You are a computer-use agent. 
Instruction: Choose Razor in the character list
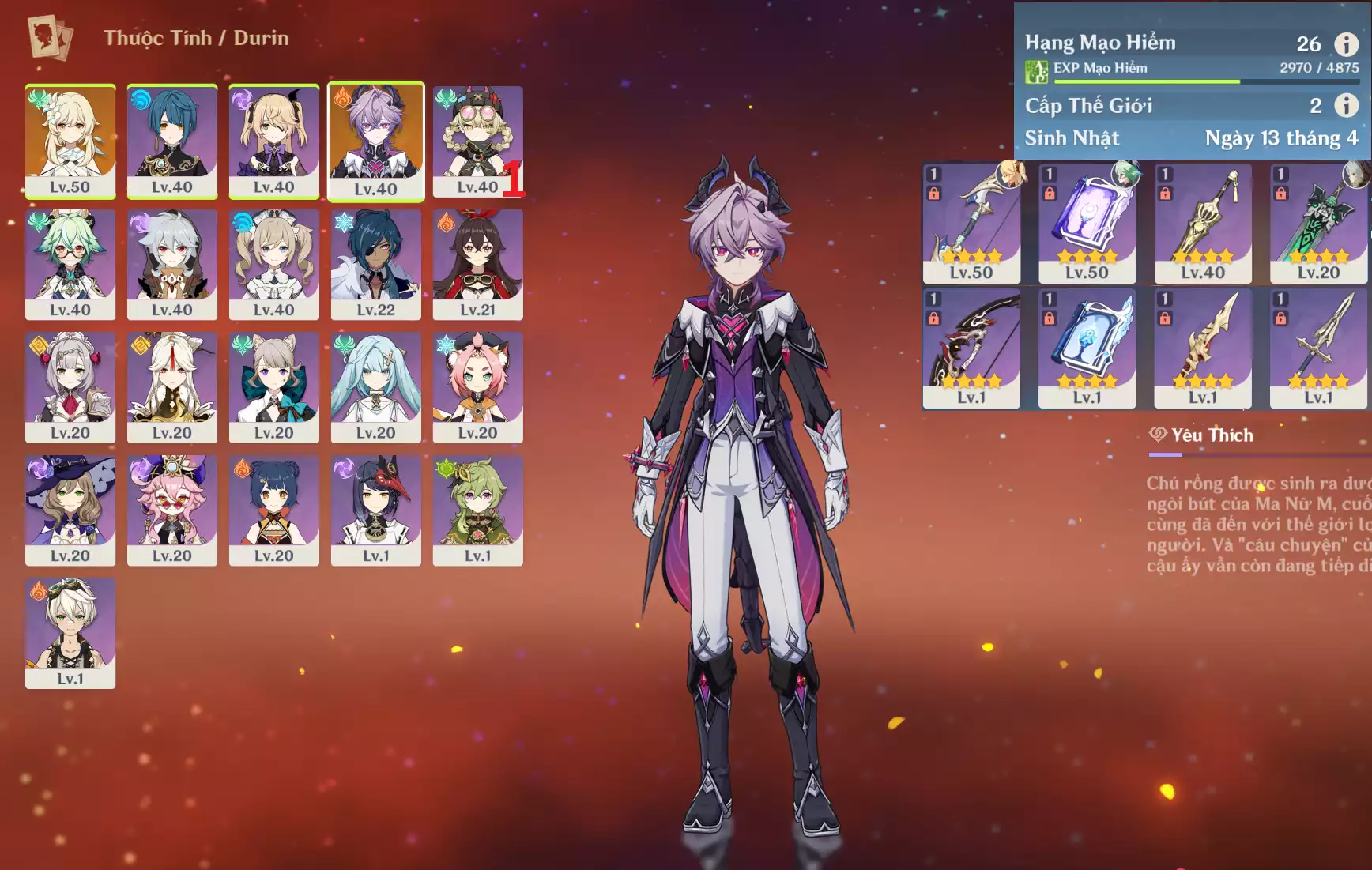(172, 264)
